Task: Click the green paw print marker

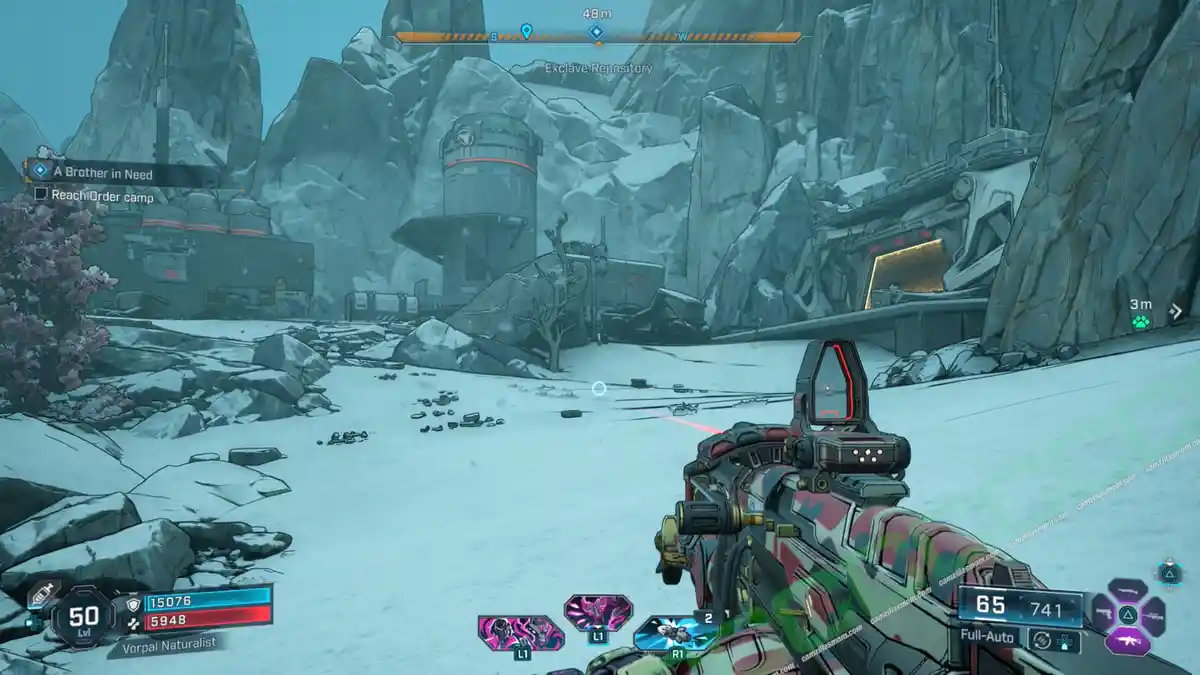Action: [x=1140, y=323]
